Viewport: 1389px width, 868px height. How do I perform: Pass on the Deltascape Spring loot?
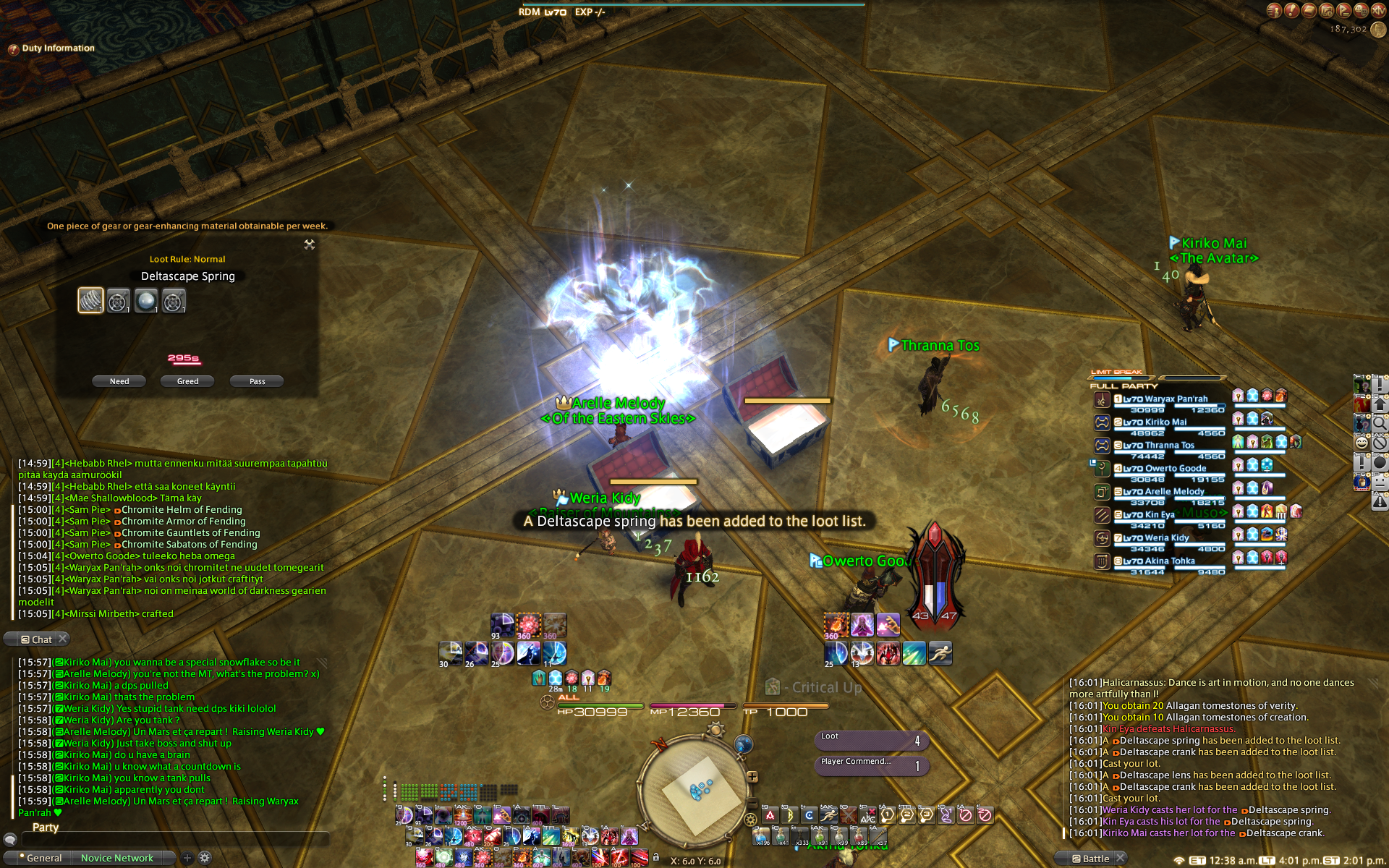[257, 381]
